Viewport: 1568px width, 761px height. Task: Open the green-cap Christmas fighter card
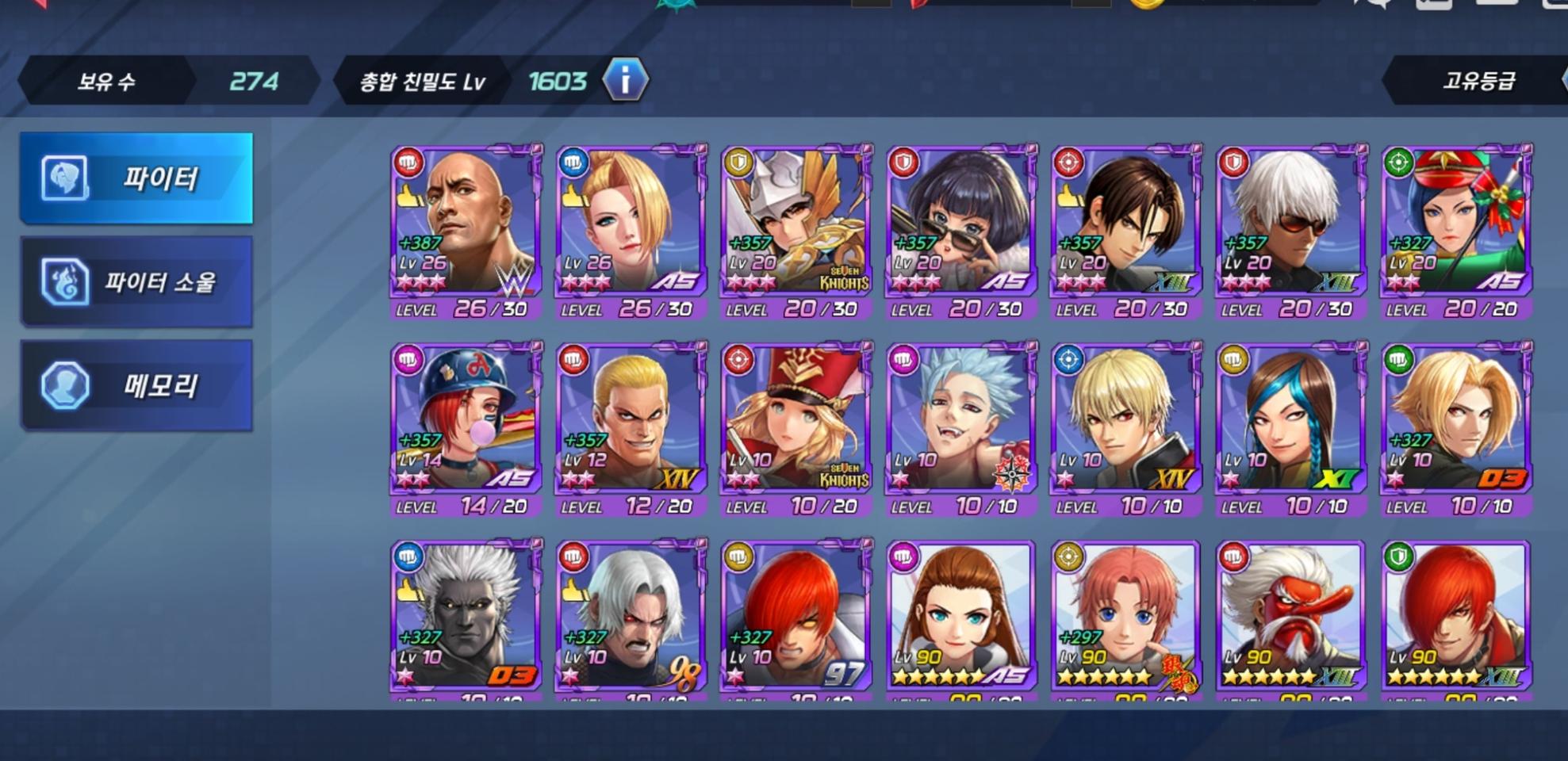tap(1456, 220)
